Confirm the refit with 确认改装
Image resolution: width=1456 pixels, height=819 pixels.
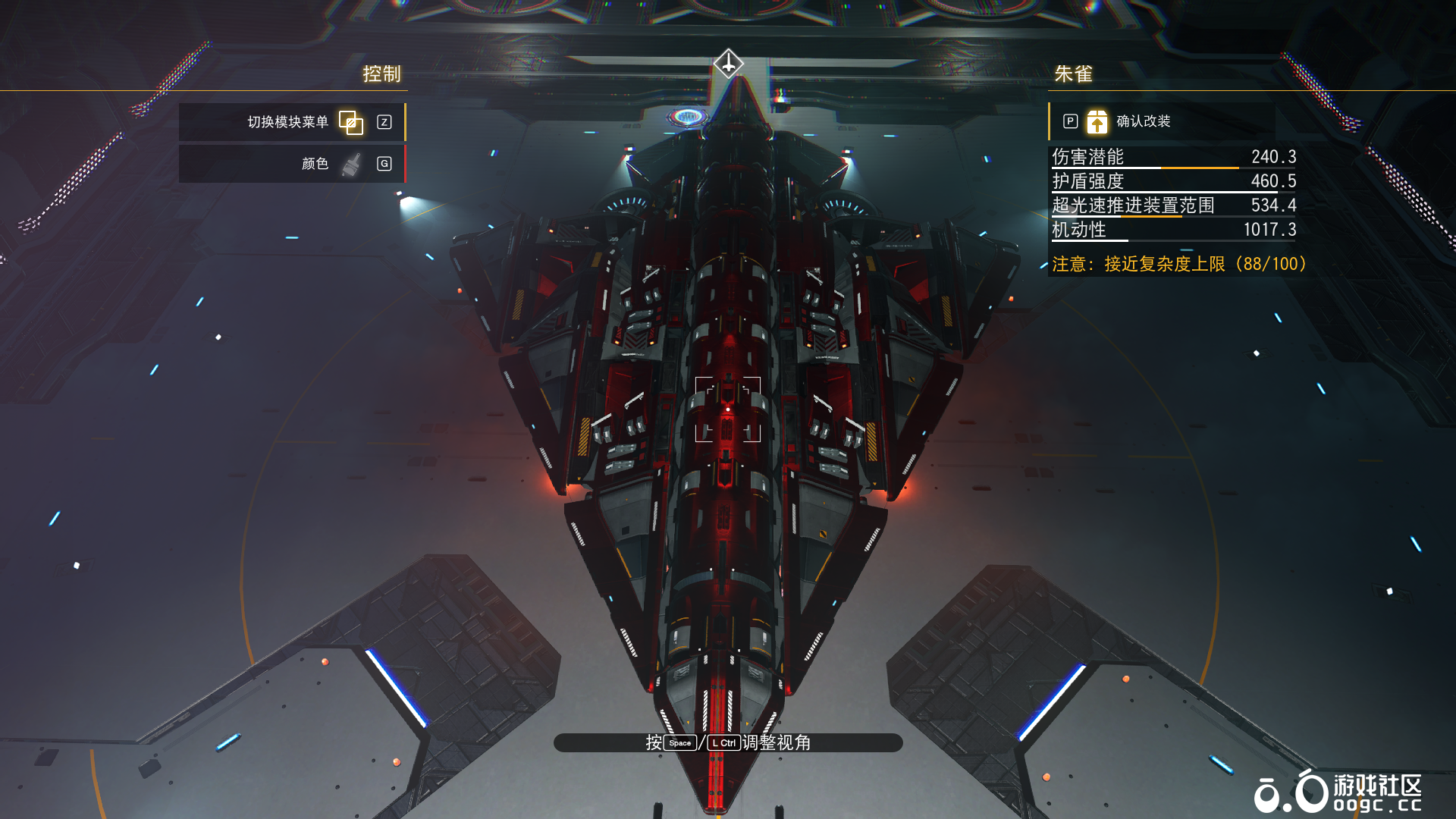tap(1142, 121)
